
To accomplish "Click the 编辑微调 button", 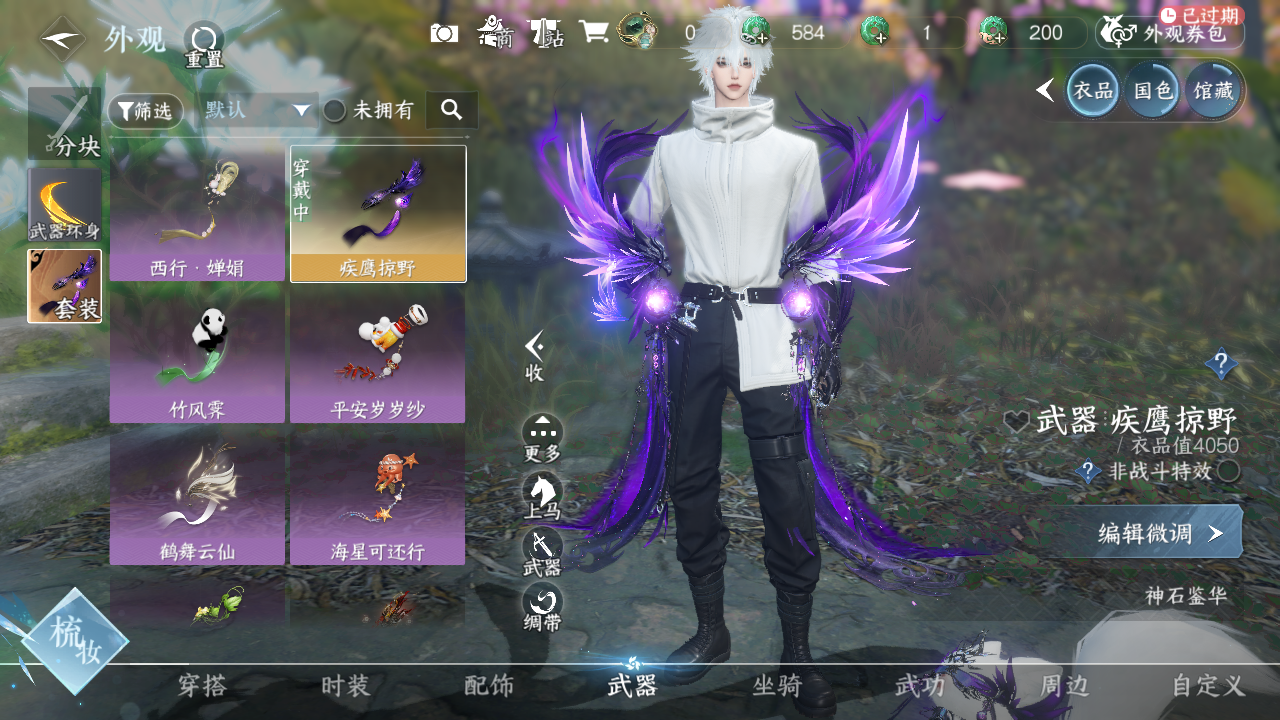I will pos(1160,533).
